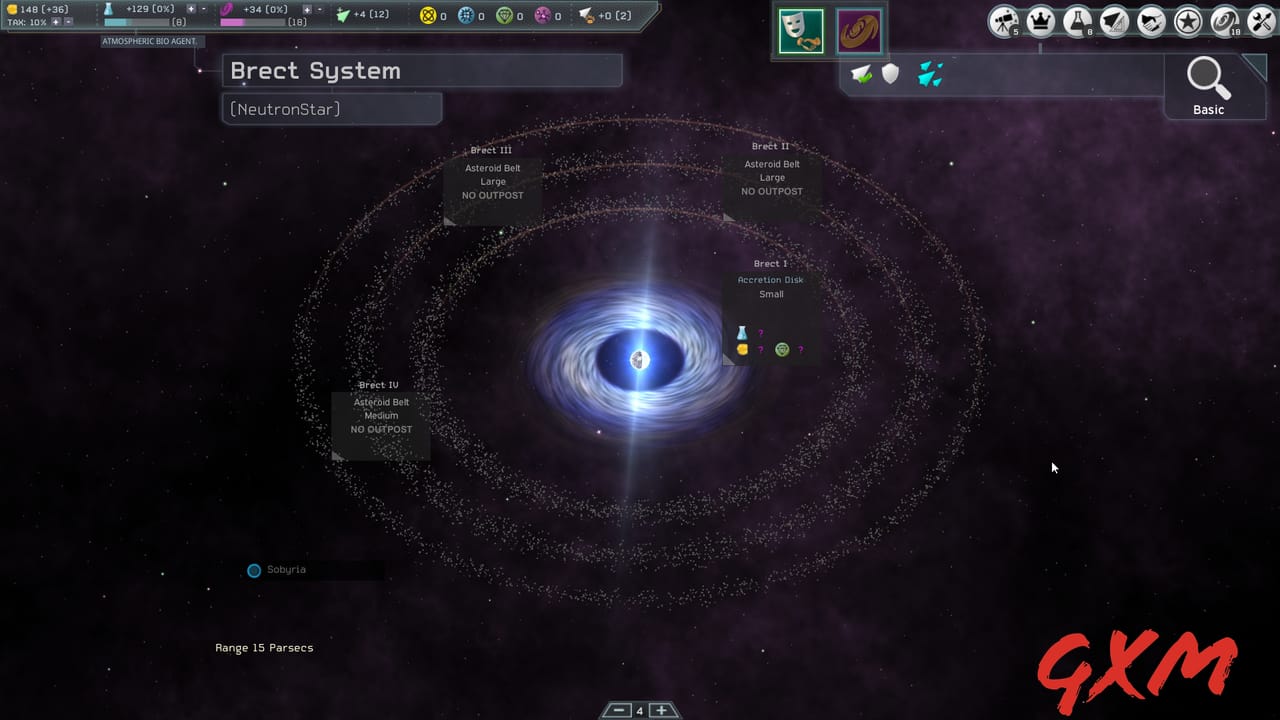Open the leaders star screen
Screen dimensions: 1280x720
[1188, 20]
